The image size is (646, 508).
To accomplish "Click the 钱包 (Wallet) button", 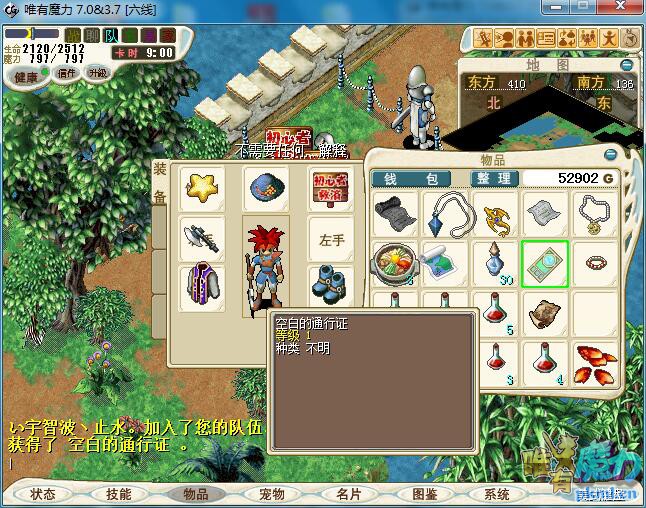I will [x=418, y=179].
